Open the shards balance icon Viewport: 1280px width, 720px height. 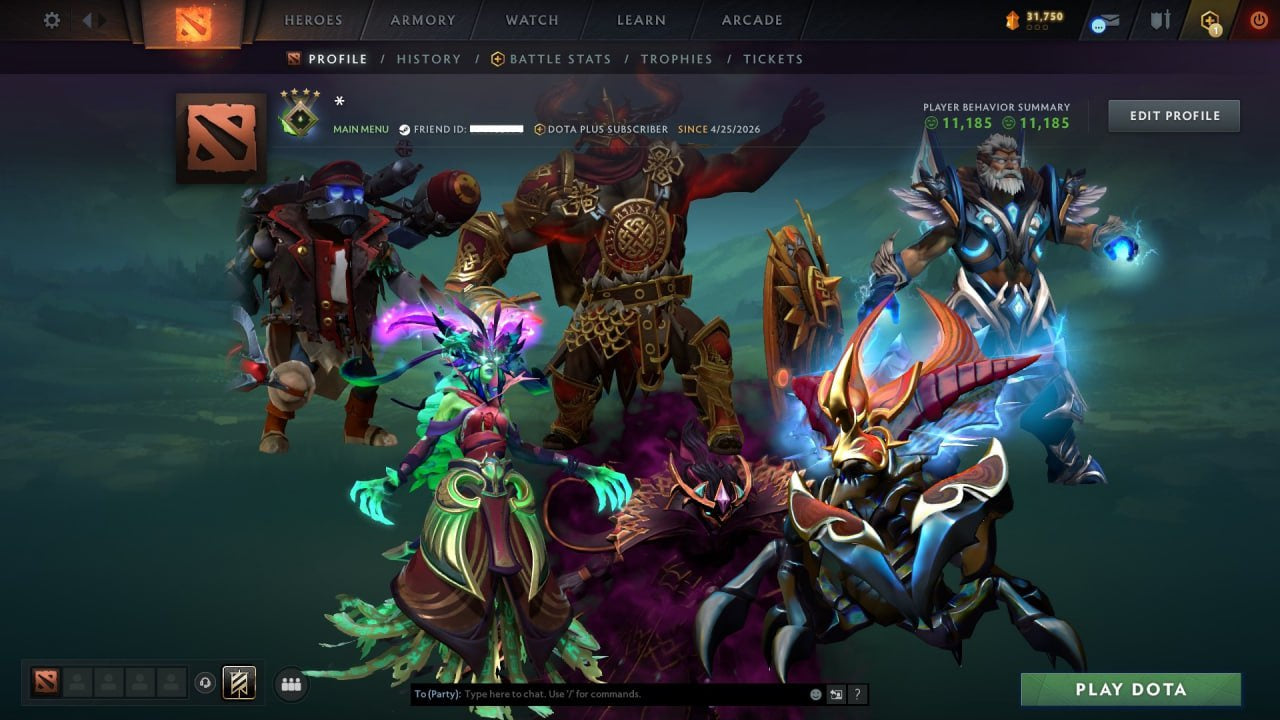(x=1013, y=17)
